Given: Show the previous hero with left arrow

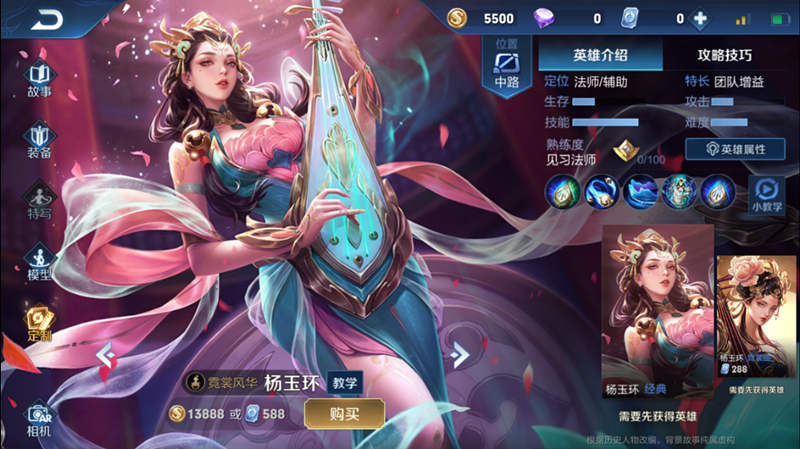Looking at the screenshot, I should [x=103, y=354].
